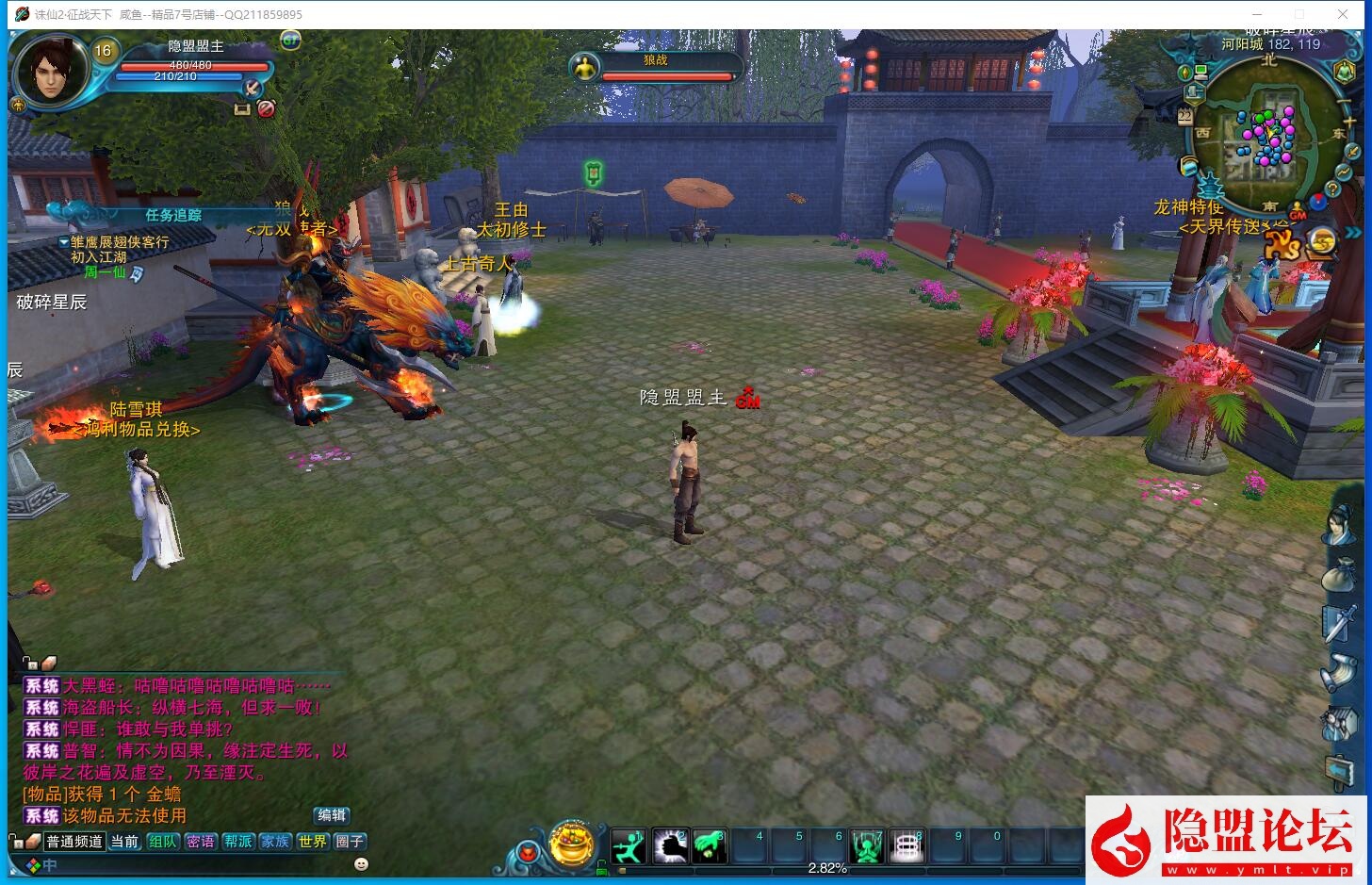Use the green meditation skill in slot 7
Image resolution: width=1372 pixels, height=885 pixels.
pos(866,846)
